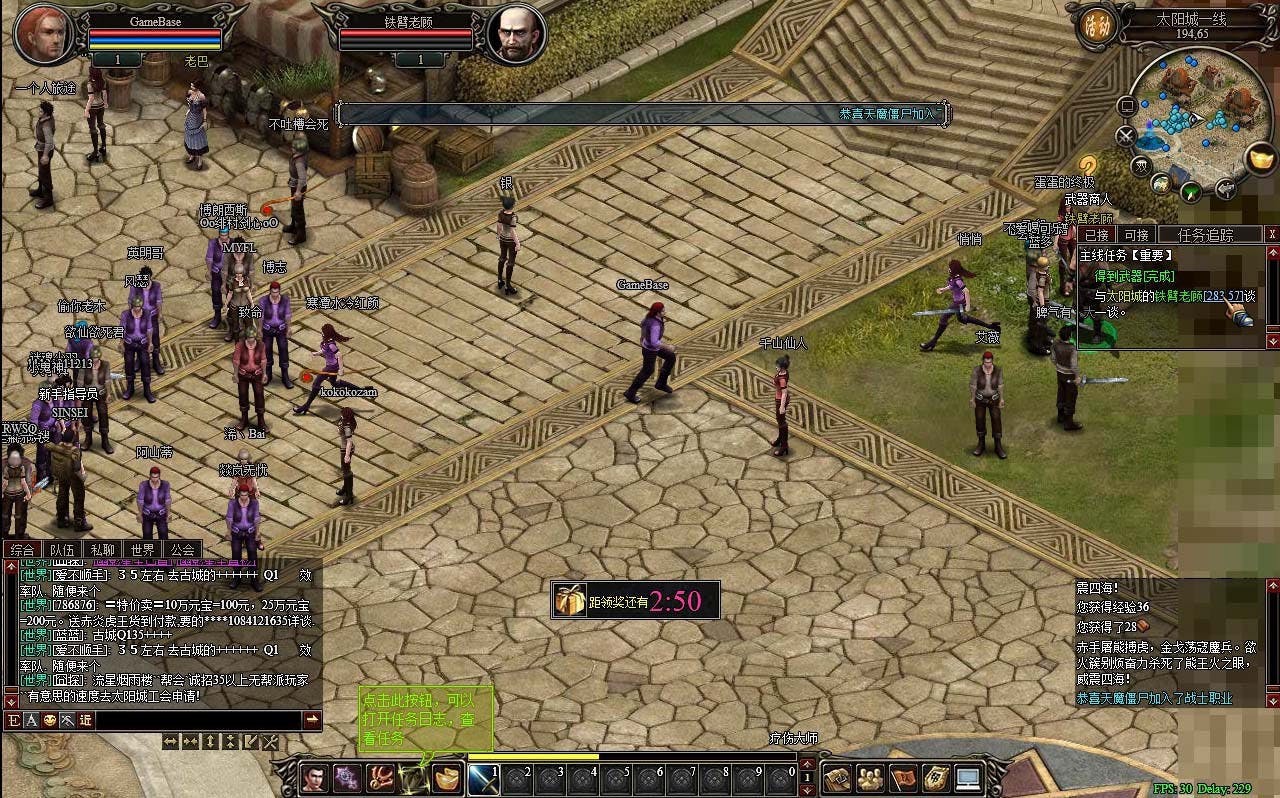Screen dimensions: 1280x798
Task: Select the 私聊 private chat tab
Action: coord(102,549)
